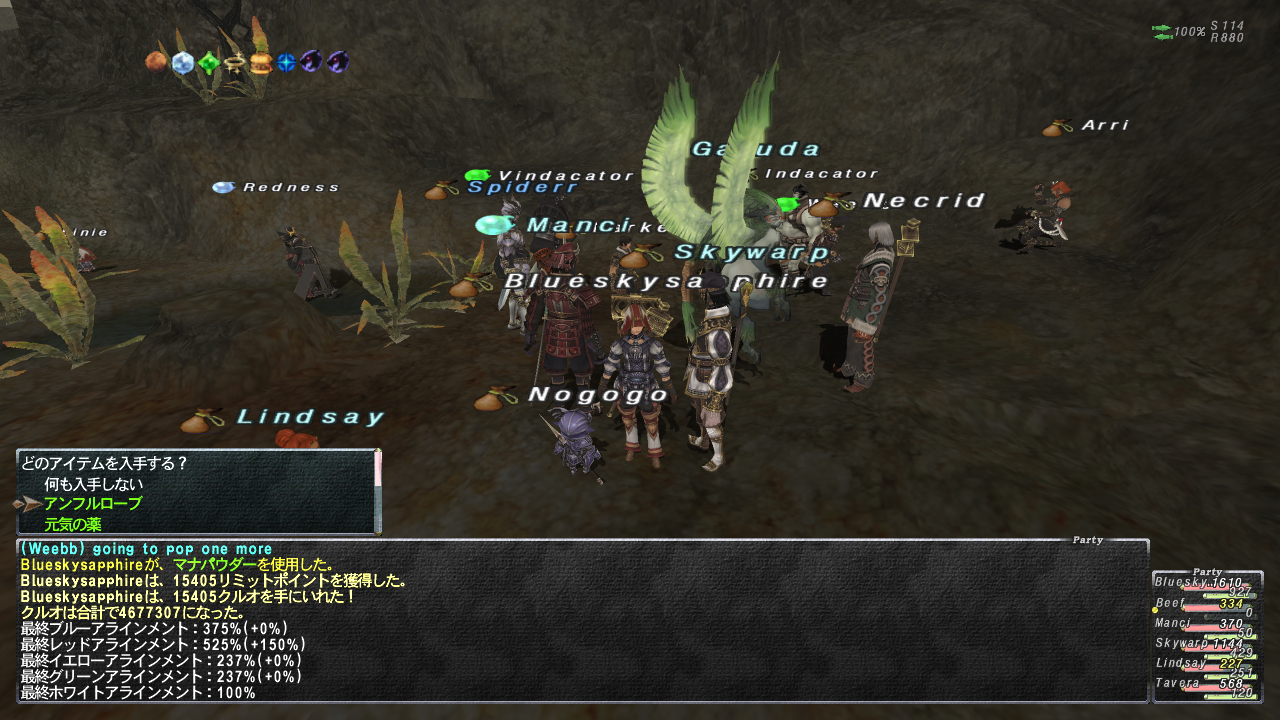Click the pale blue crystal status icon
The height and width of the screenshot is (720, 1280).
coord(182,62)
